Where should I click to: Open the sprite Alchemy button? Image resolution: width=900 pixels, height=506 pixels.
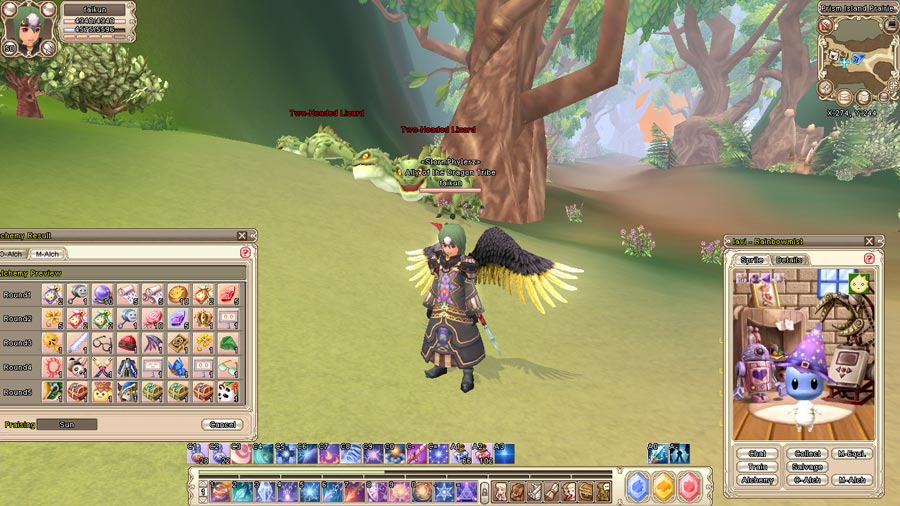click(x=756, y=480)
